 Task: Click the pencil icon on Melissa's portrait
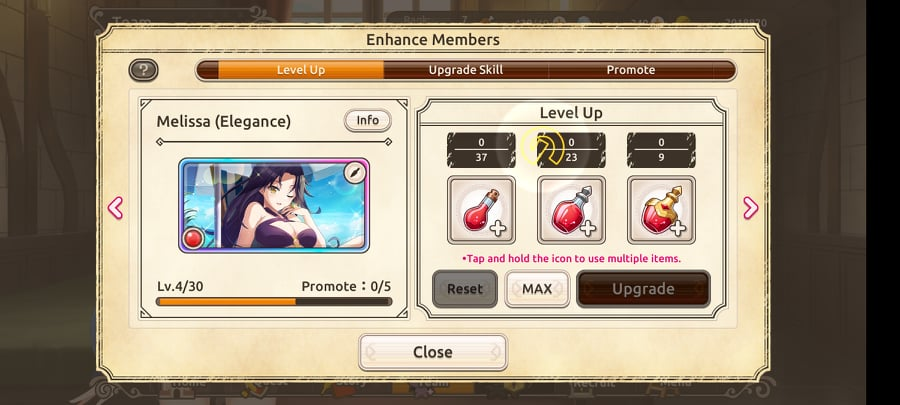tap(353, 173)
